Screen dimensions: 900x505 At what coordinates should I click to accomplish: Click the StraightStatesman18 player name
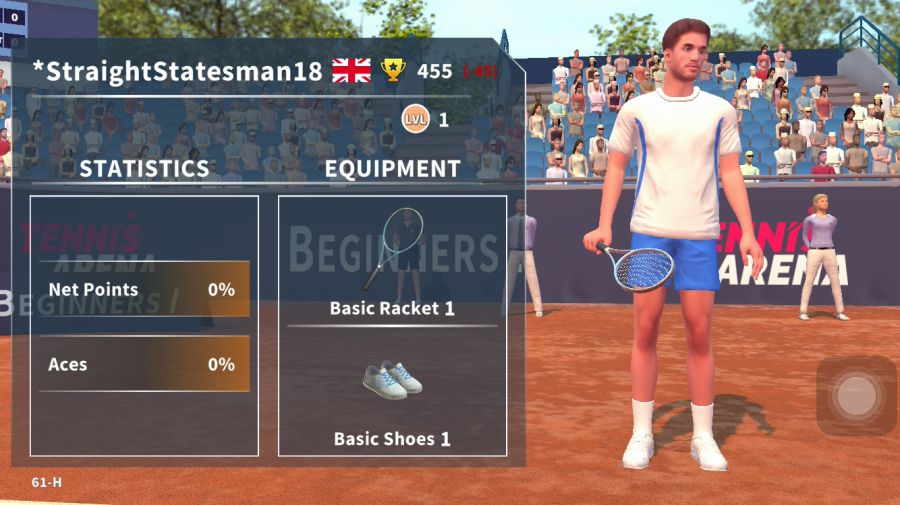(178, 72)
